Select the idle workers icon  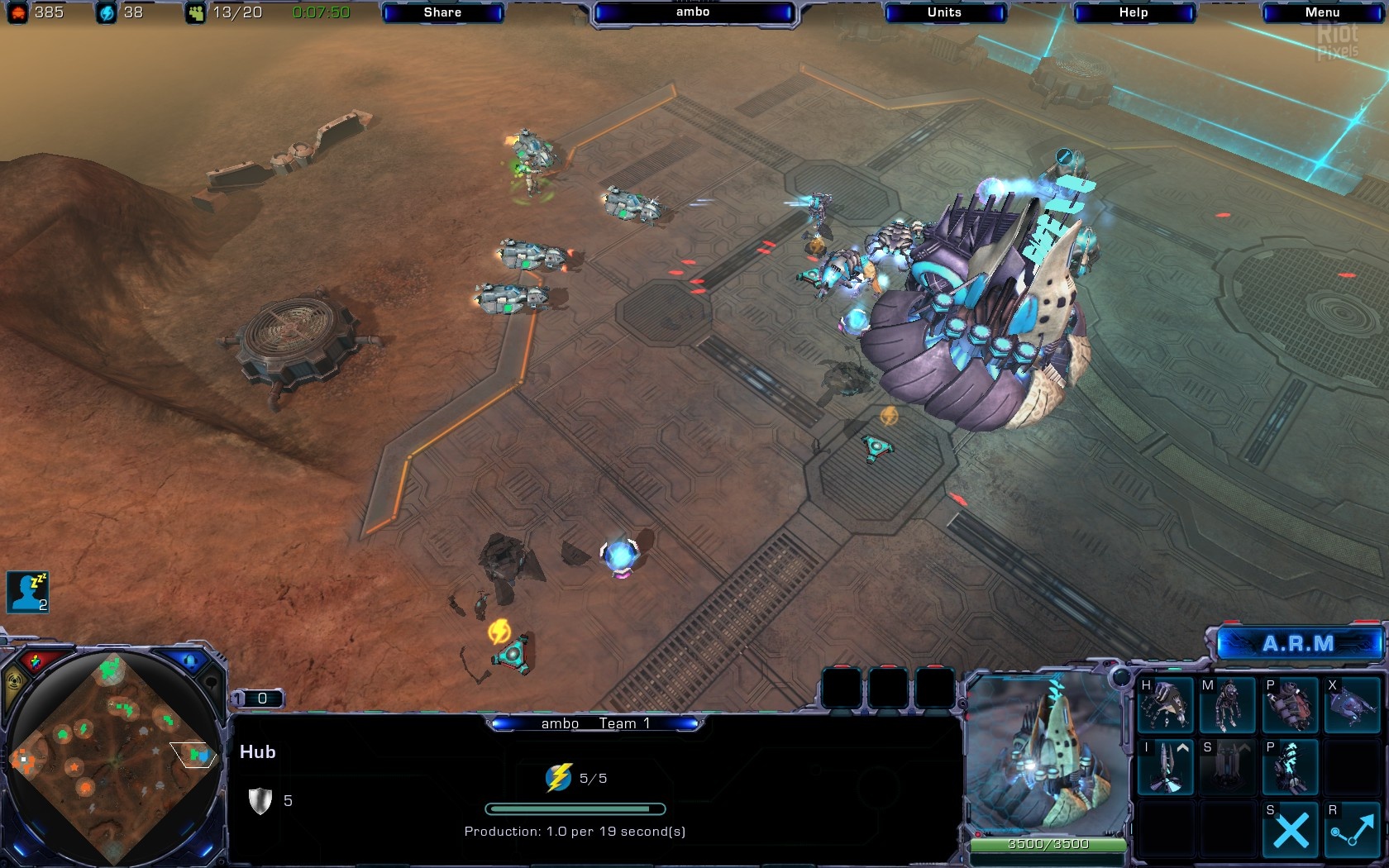pyautogui.click(x=27, y=592)
